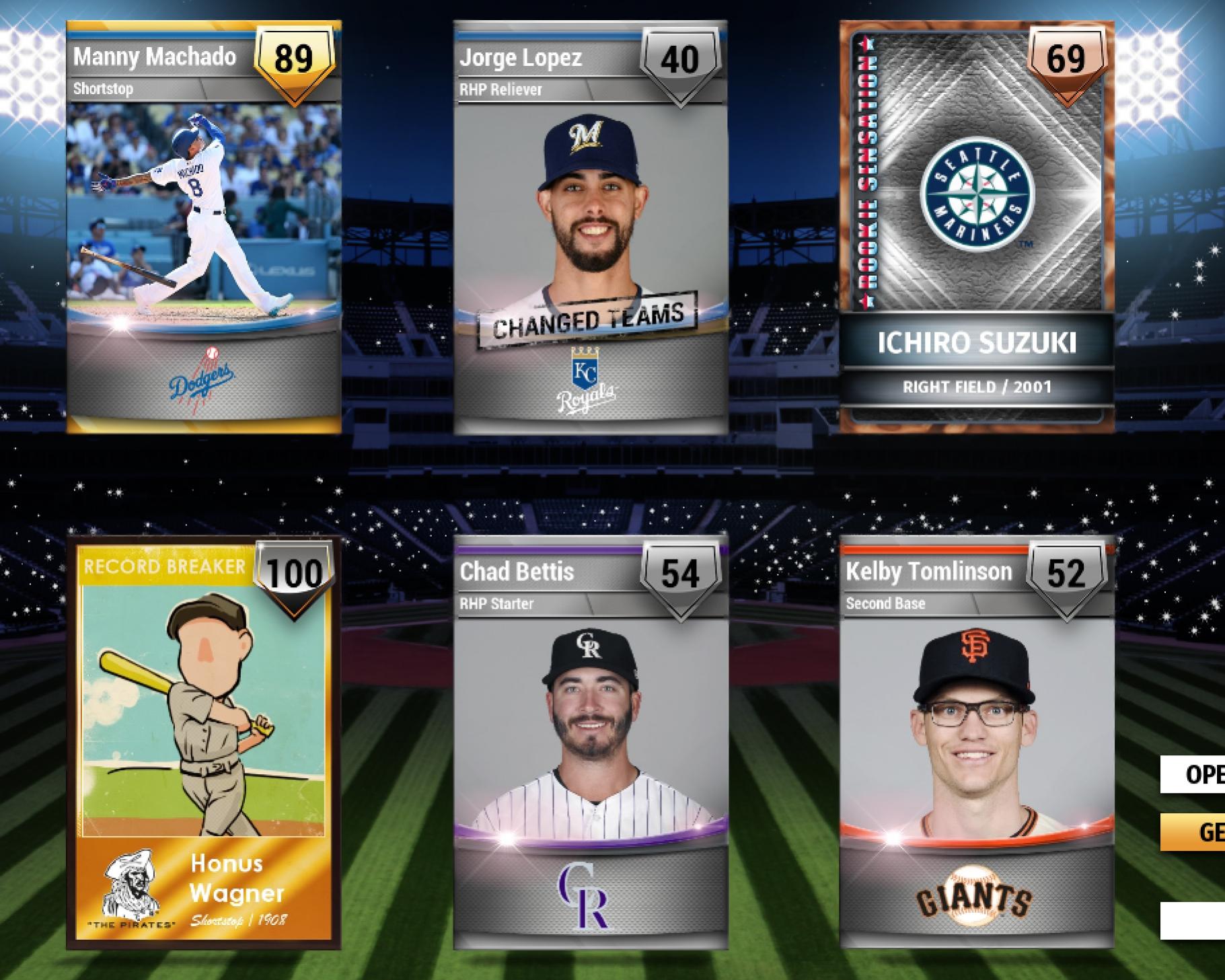Click the white cut-off "OPE" button
Image resolution: width=1225 pixels, height=980 pixels.
point(1195,774)
